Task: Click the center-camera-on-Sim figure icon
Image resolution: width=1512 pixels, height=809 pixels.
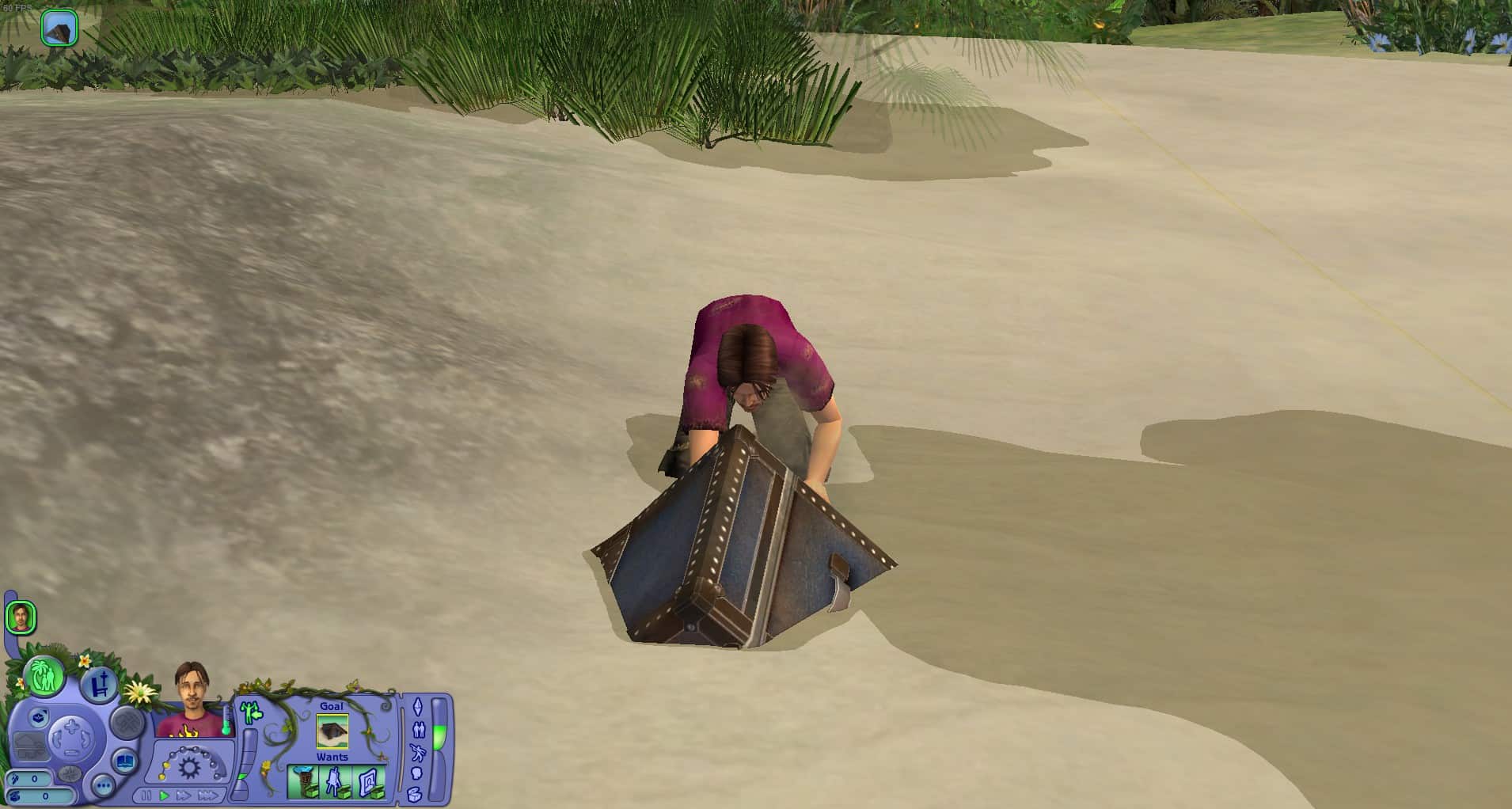Action: pyautogui.click(x=252, y=712)
